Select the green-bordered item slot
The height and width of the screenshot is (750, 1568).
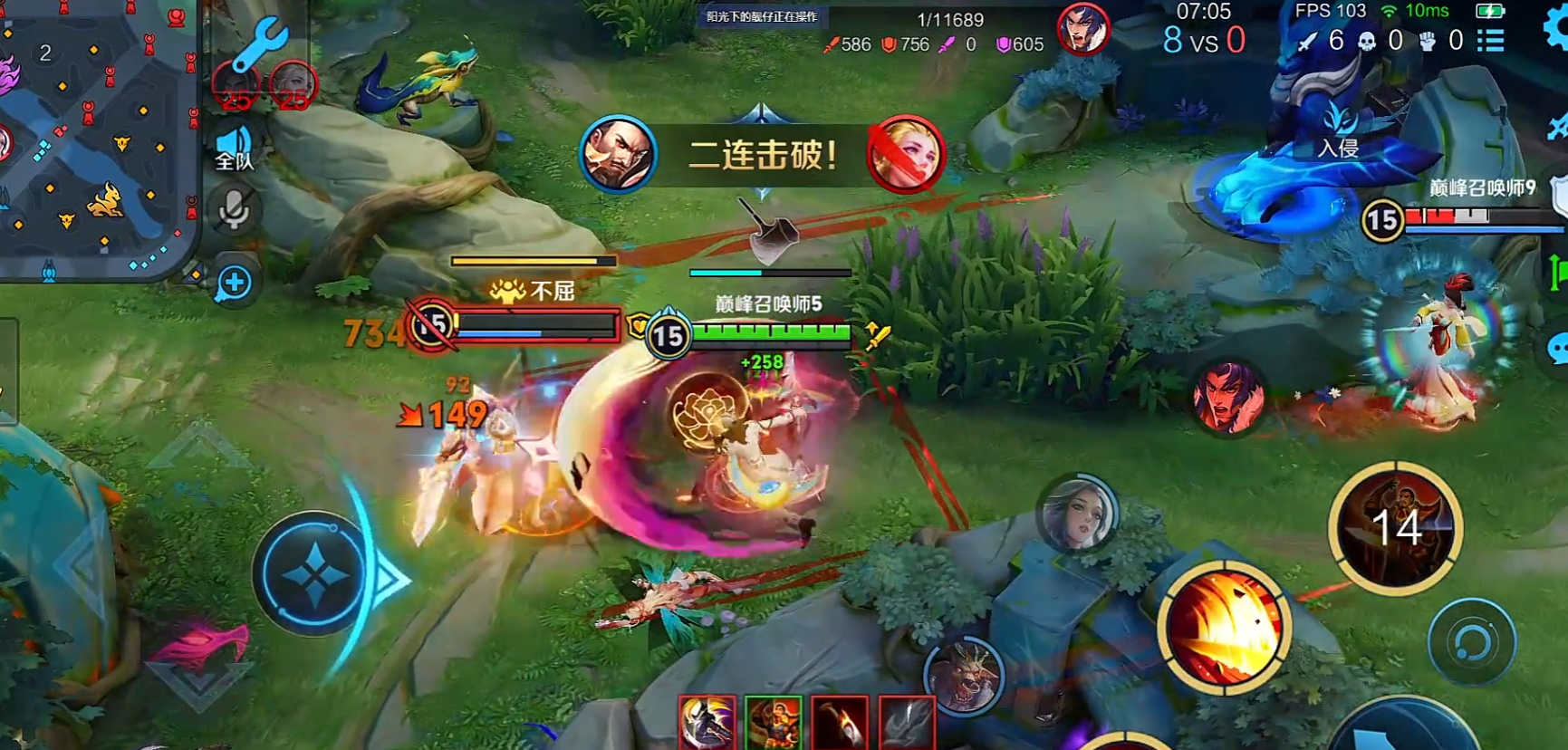pyautogui.click(x=773, y=723)
